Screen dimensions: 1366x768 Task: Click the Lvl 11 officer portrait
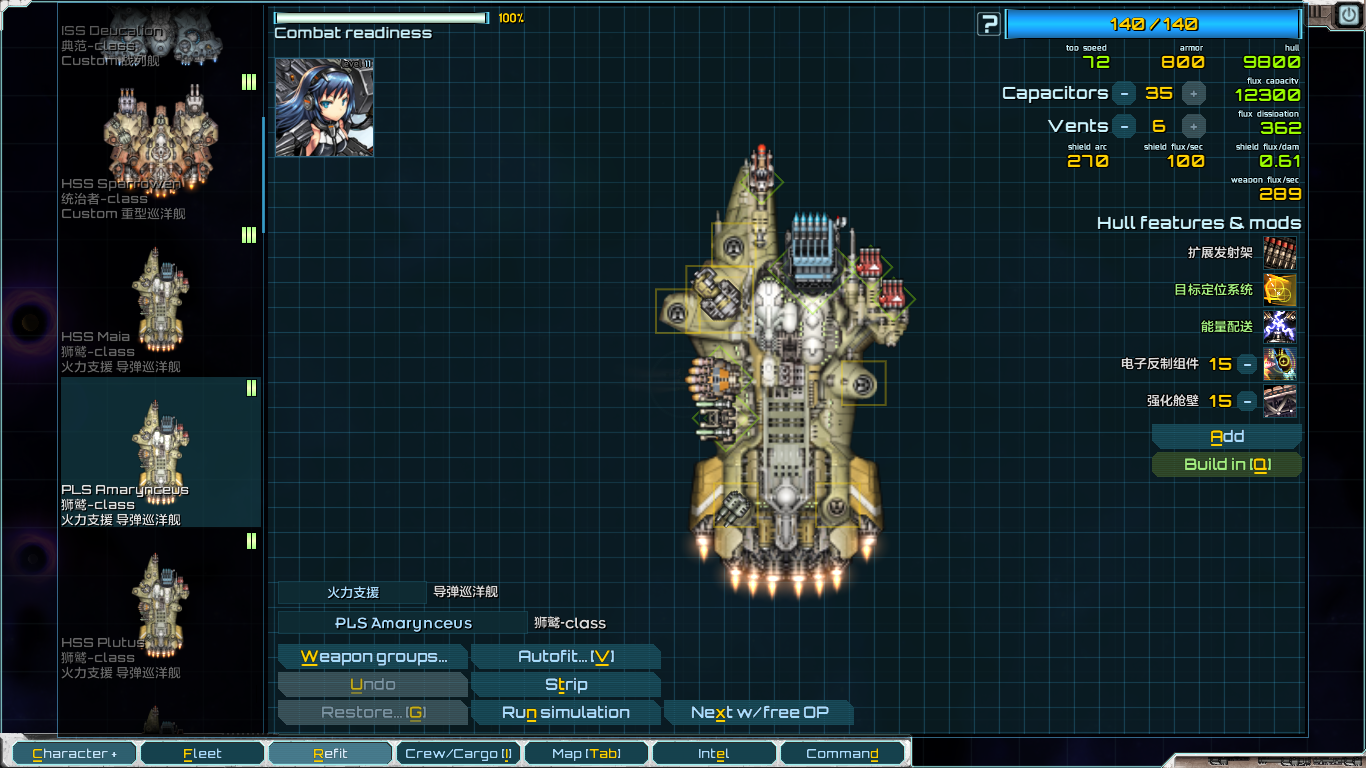pos(324,108)
